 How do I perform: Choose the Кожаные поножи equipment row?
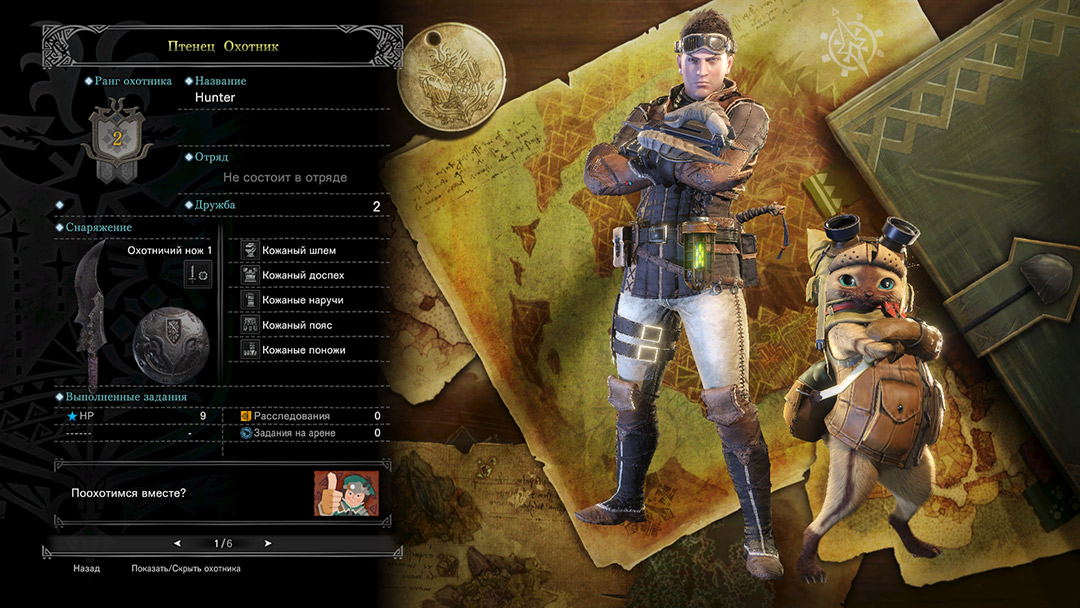304,350
